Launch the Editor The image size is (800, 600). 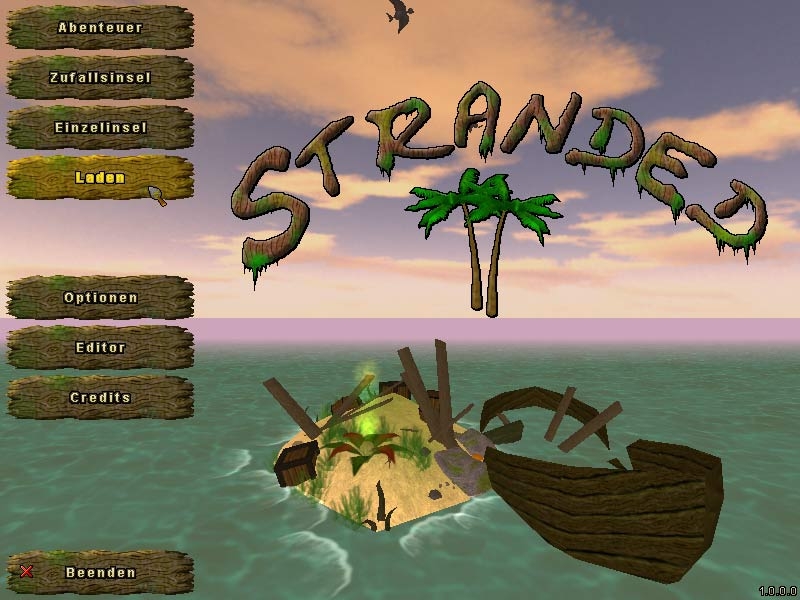point(99,348)
